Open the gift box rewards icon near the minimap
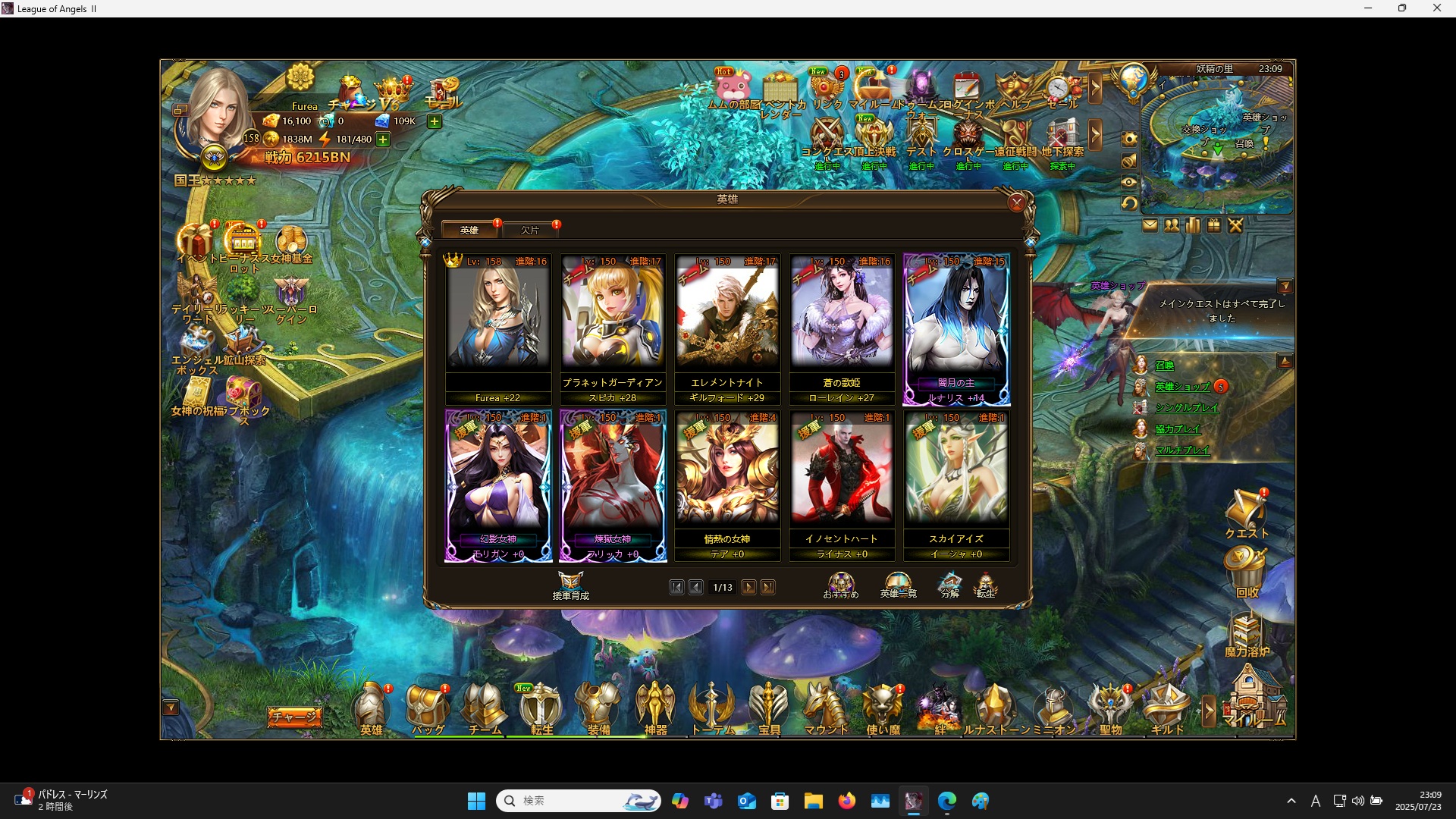Viewport: 1456px width, 819px height. pyautogui.click(x=1213, y=225)
